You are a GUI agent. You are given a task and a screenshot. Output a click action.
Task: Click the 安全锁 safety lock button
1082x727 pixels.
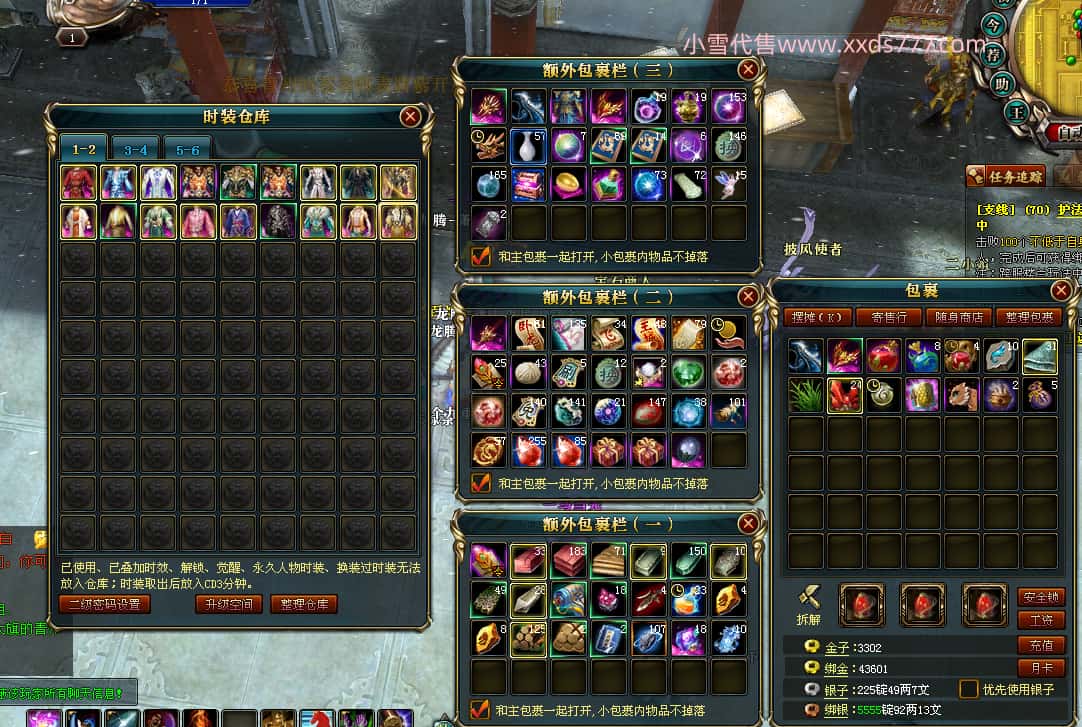tap(1039, 597)
